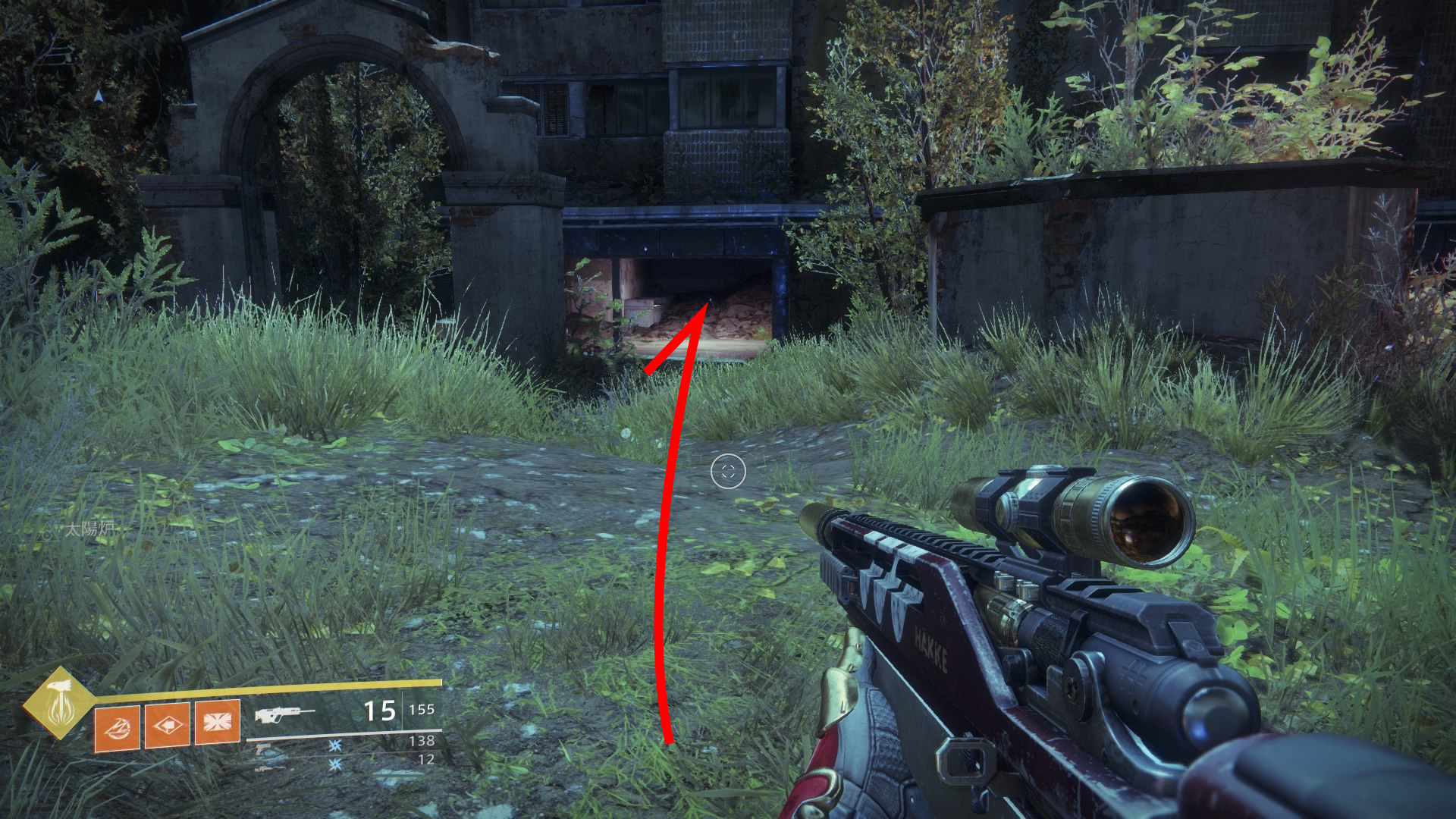Trigger the barricade class ability icon
The height and width of the screenshot is (819, 1456).
click(x=217, y=721)
